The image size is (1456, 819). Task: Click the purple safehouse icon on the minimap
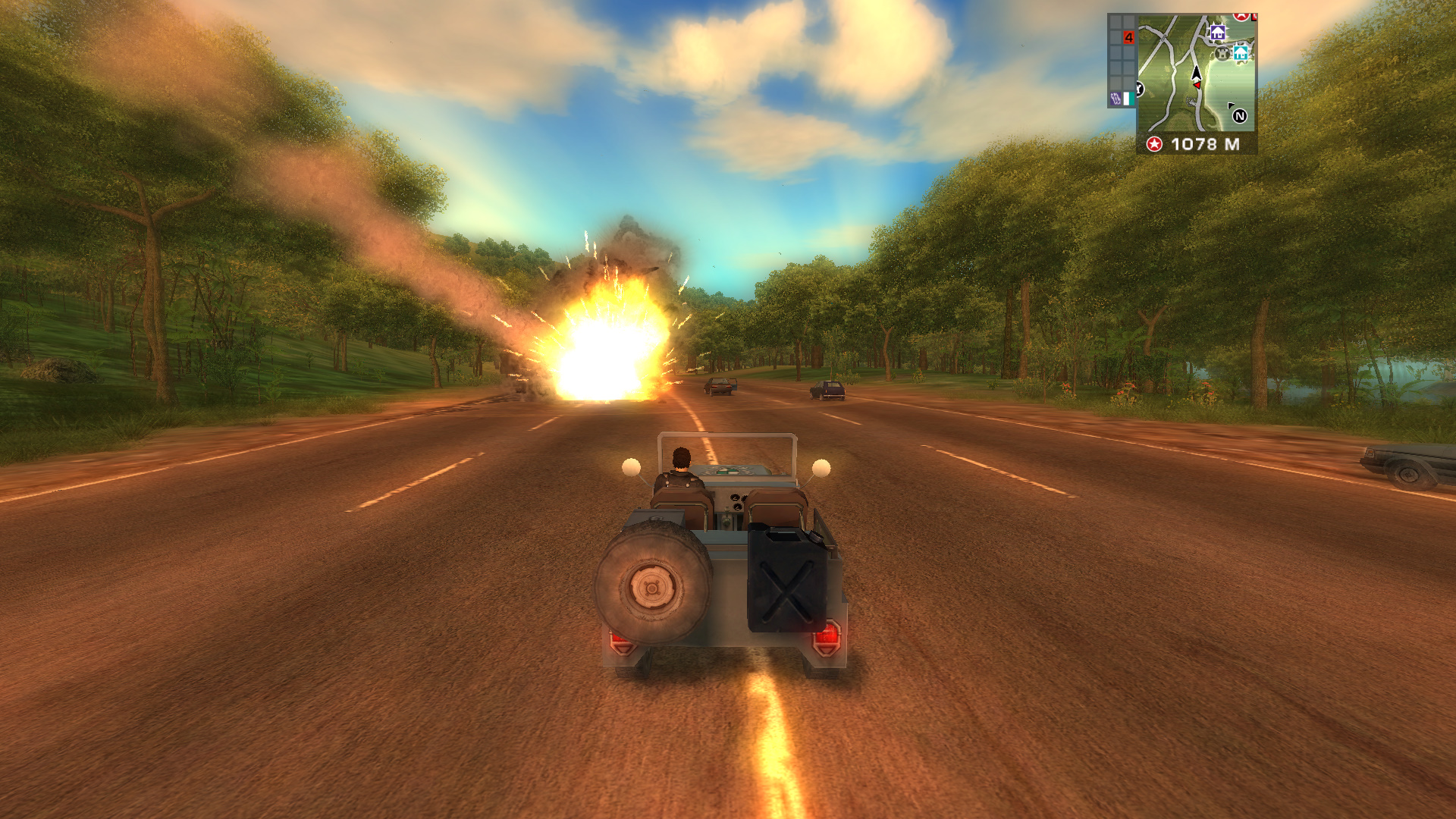click(x=1219, y=33)
